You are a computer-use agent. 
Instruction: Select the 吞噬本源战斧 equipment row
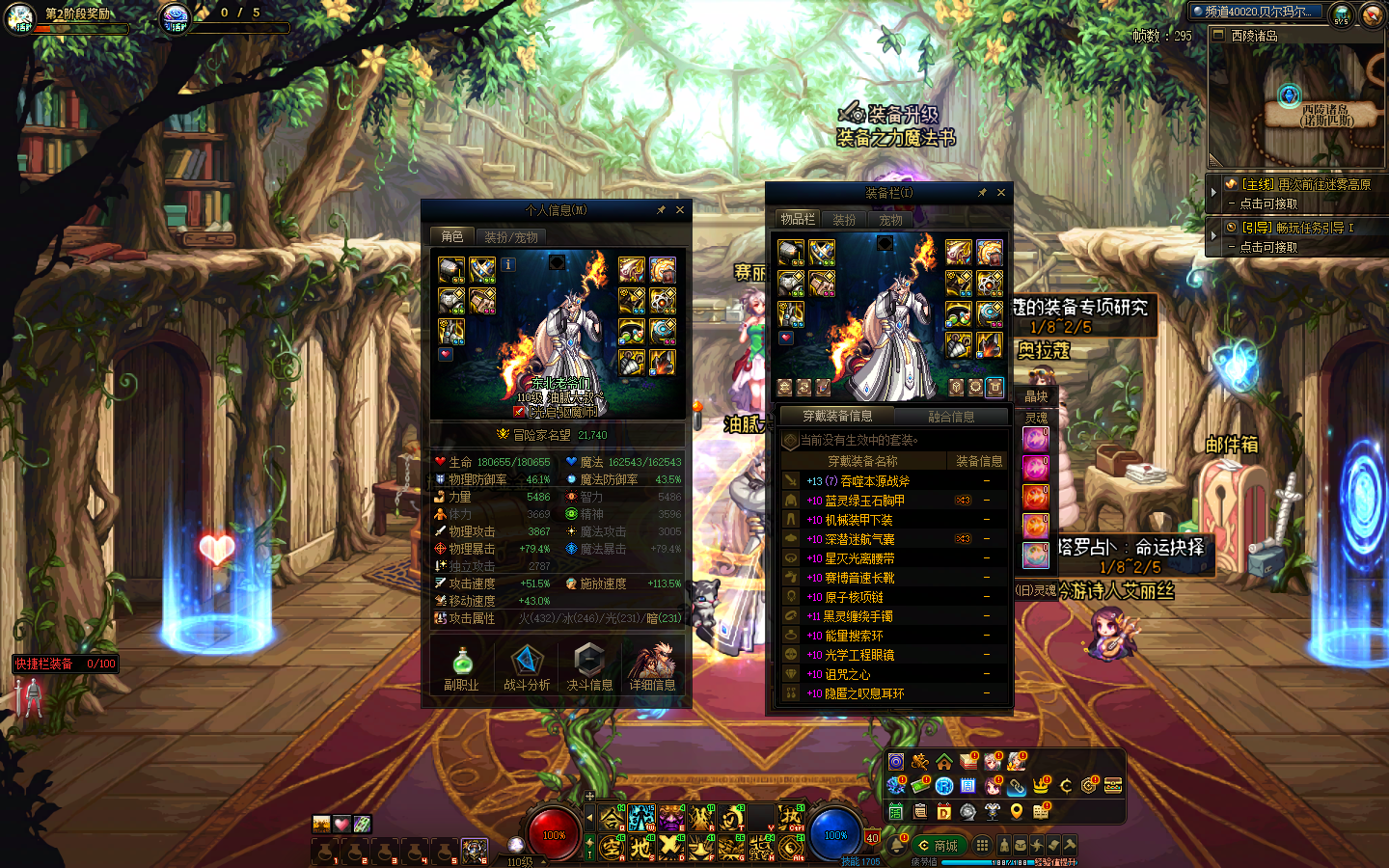coord(867,481)
